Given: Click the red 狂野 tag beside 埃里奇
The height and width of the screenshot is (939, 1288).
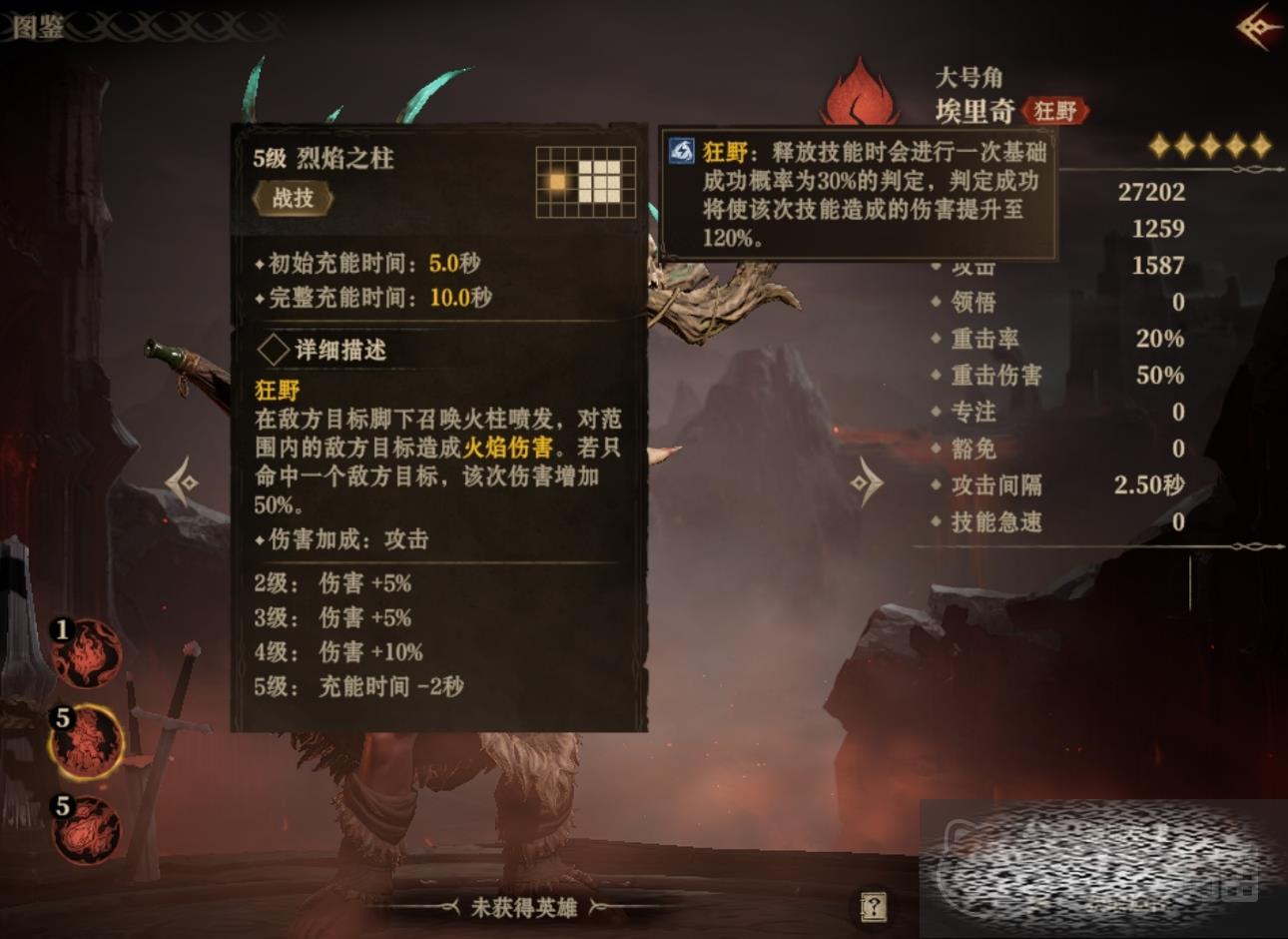Looking at the screenshot, I should tap(1055, 111).
